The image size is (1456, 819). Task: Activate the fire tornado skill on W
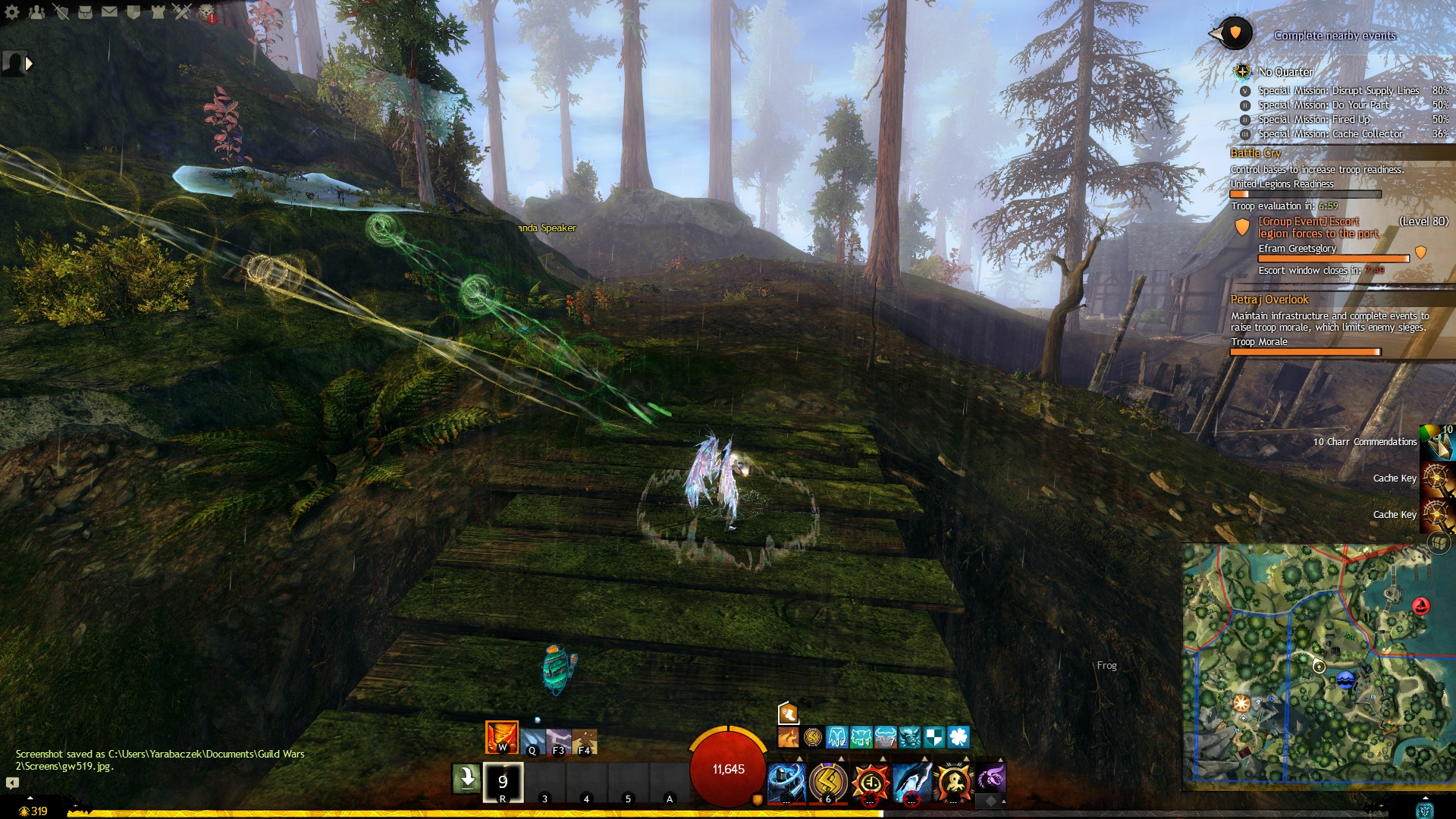[x=501, y=737]
